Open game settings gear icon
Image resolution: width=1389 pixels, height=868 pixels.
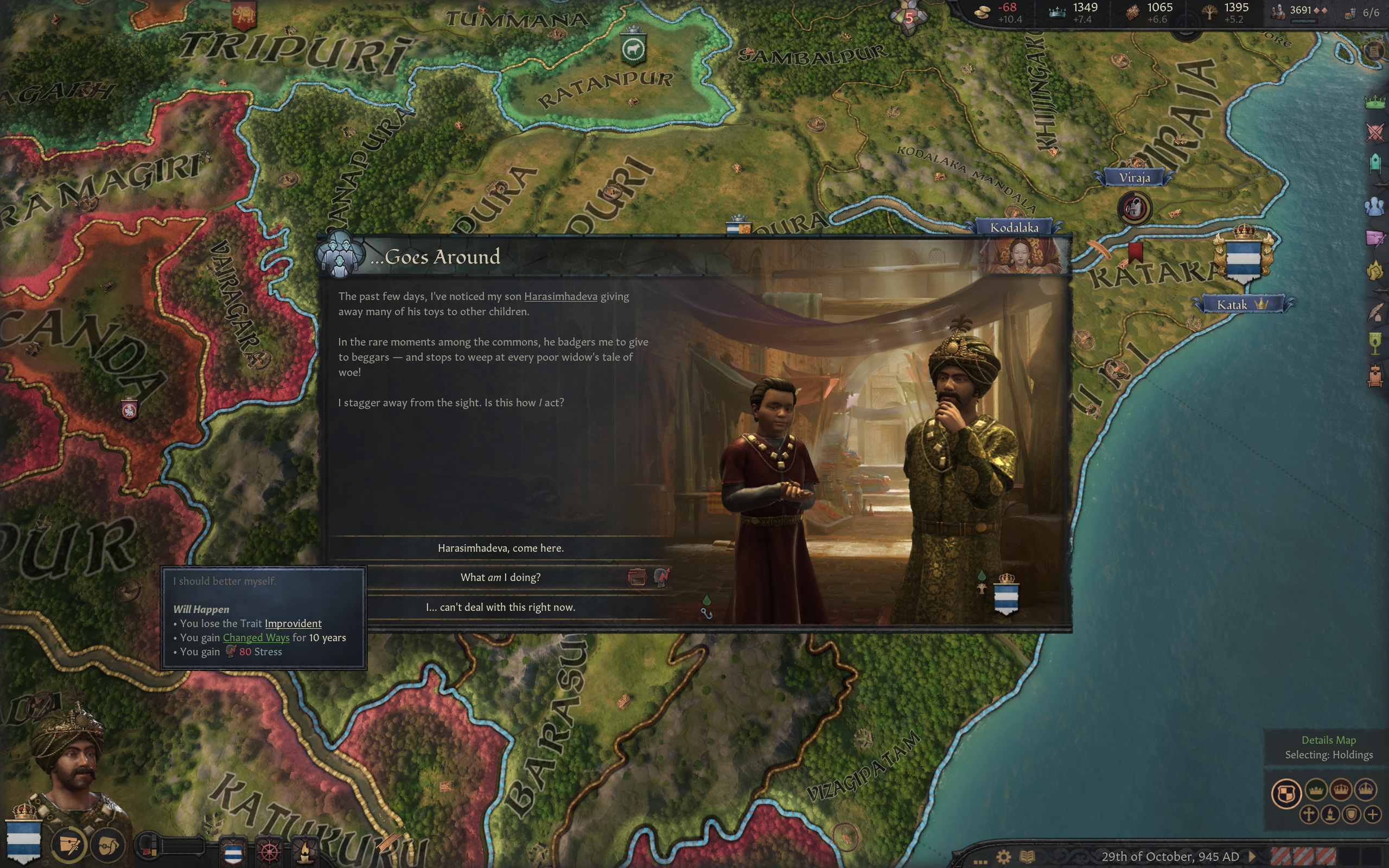pos(1004,857)
